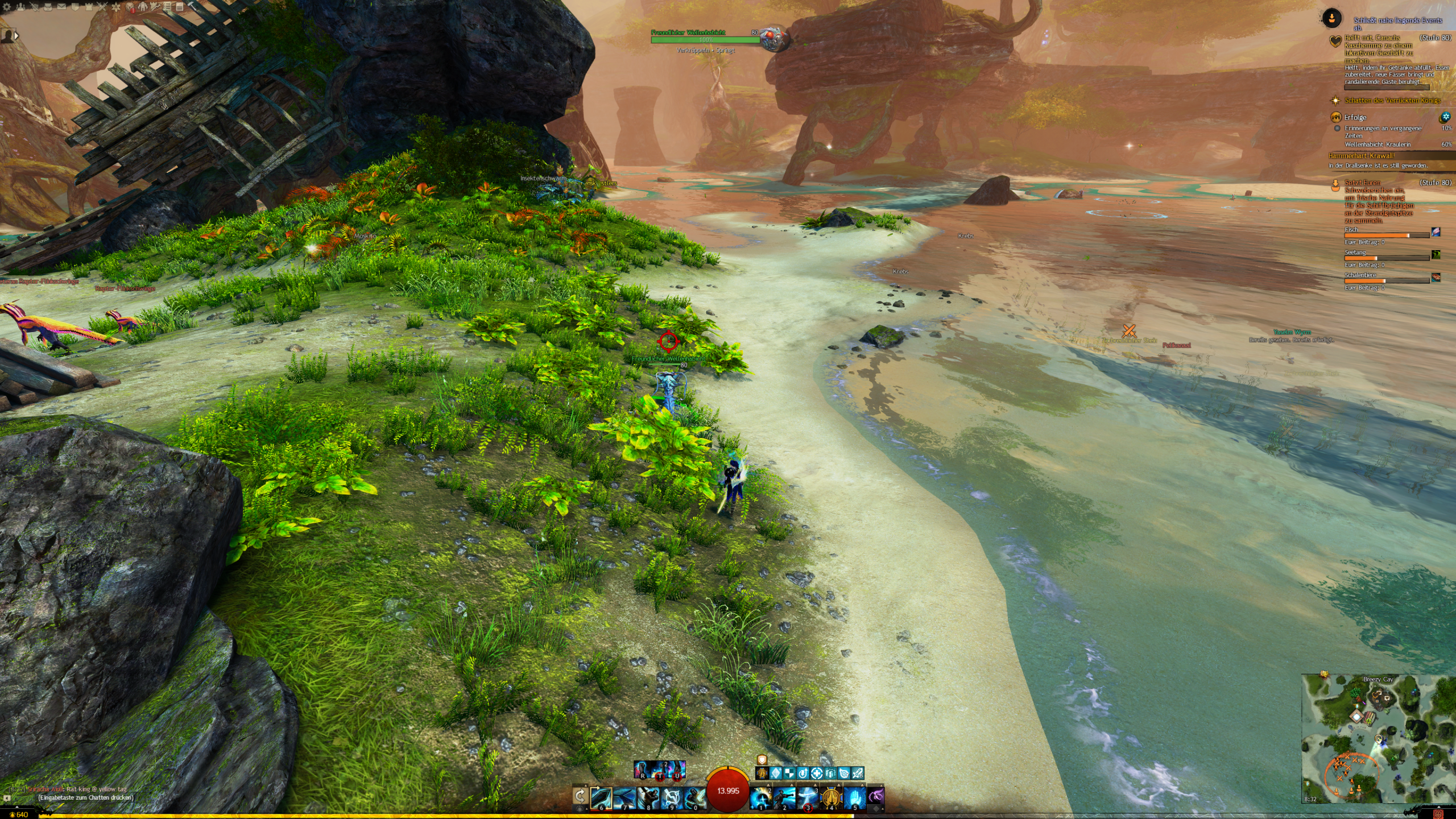Select the Erfolge achievements tracker heading
Viewport: 1456px width, 819px height.
coord(1355,117)
